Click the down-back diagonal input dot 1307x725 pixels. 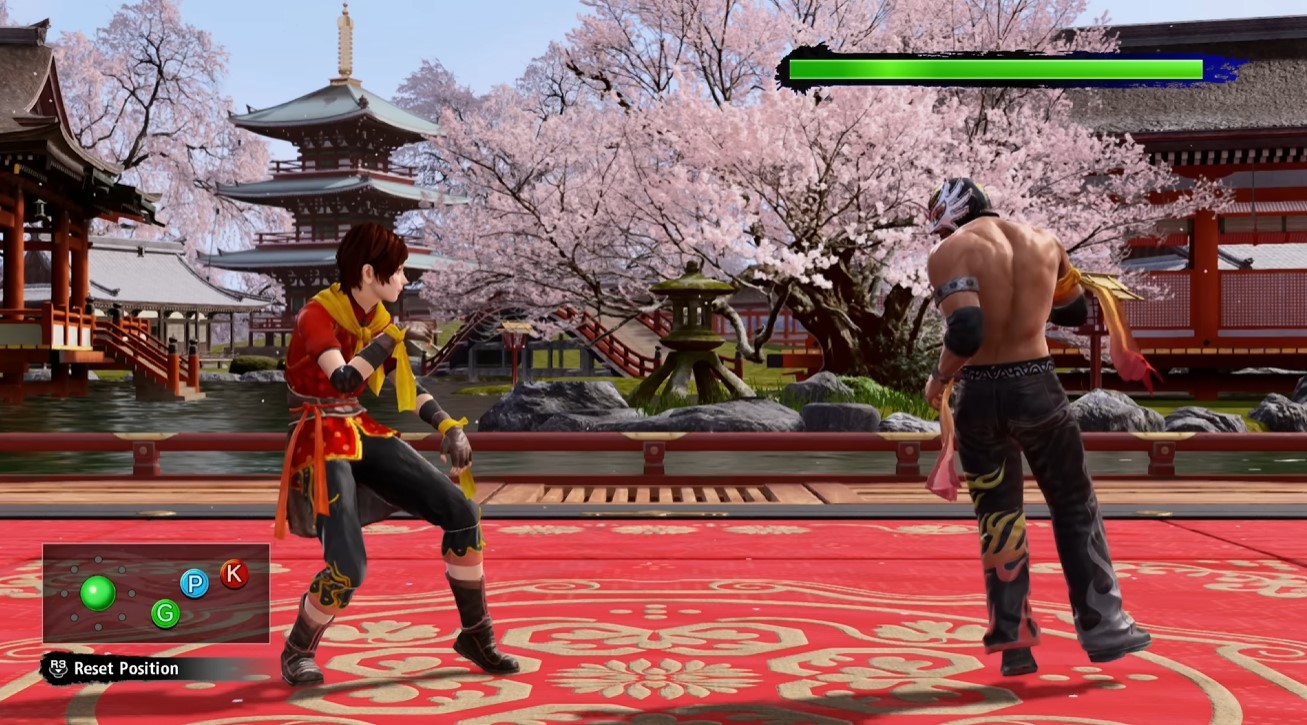pos(73,617)
